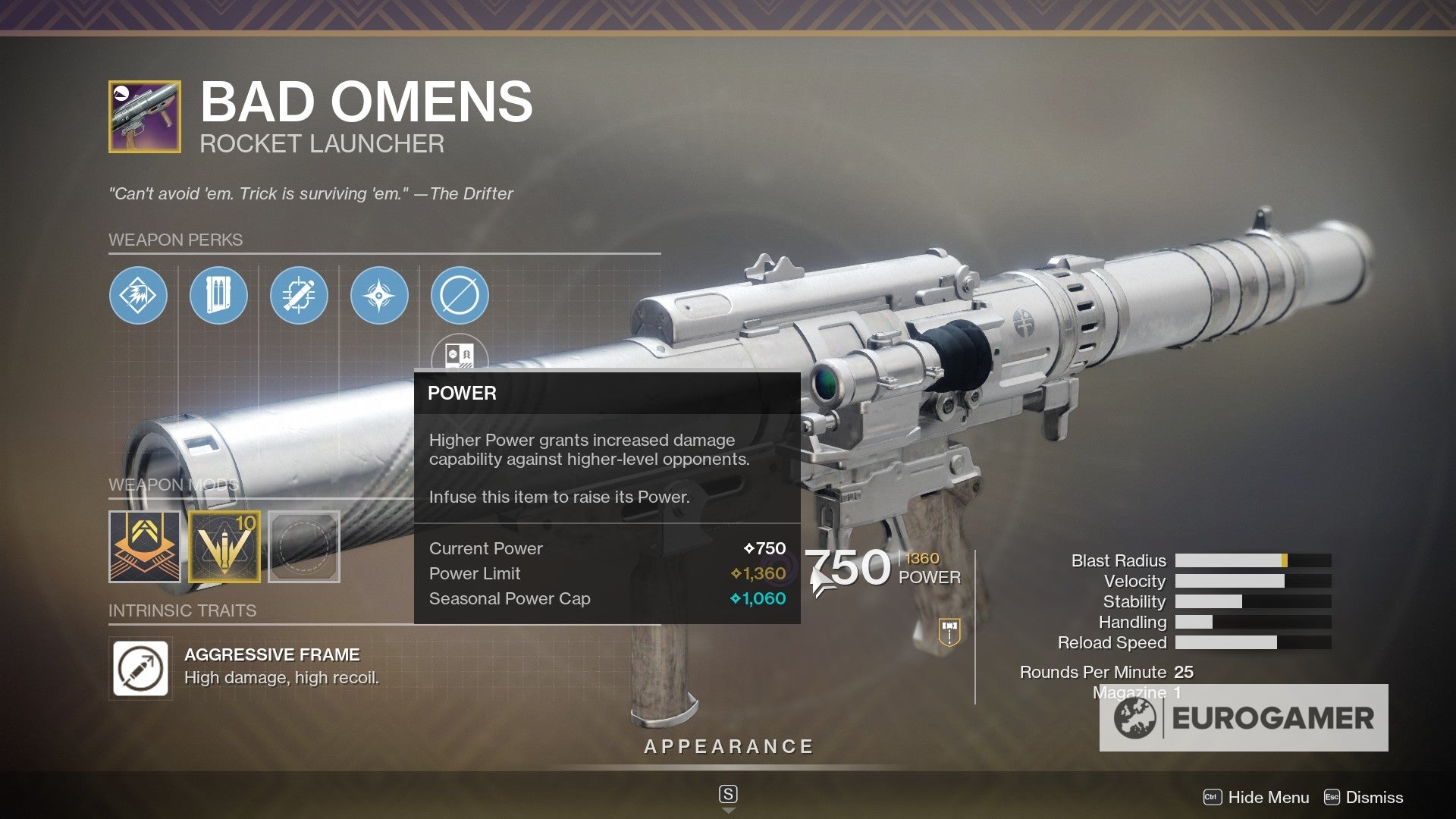Expand the APPEARANCE section
Image resolution: width=1456 pixels, height=819 pixels.
[727, 745]
